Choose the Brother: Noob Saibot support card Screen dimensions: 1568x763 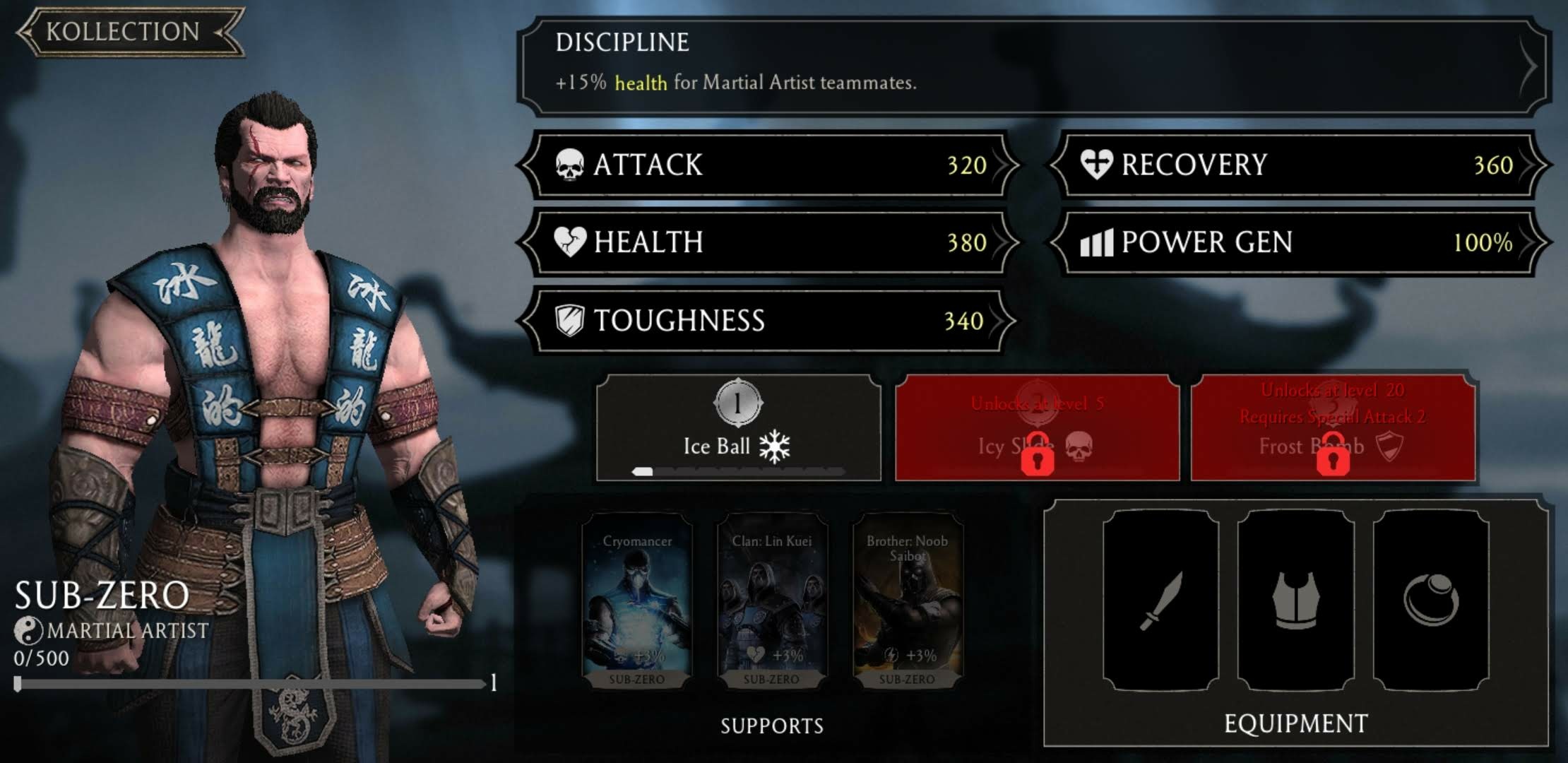tap(907, 601)
